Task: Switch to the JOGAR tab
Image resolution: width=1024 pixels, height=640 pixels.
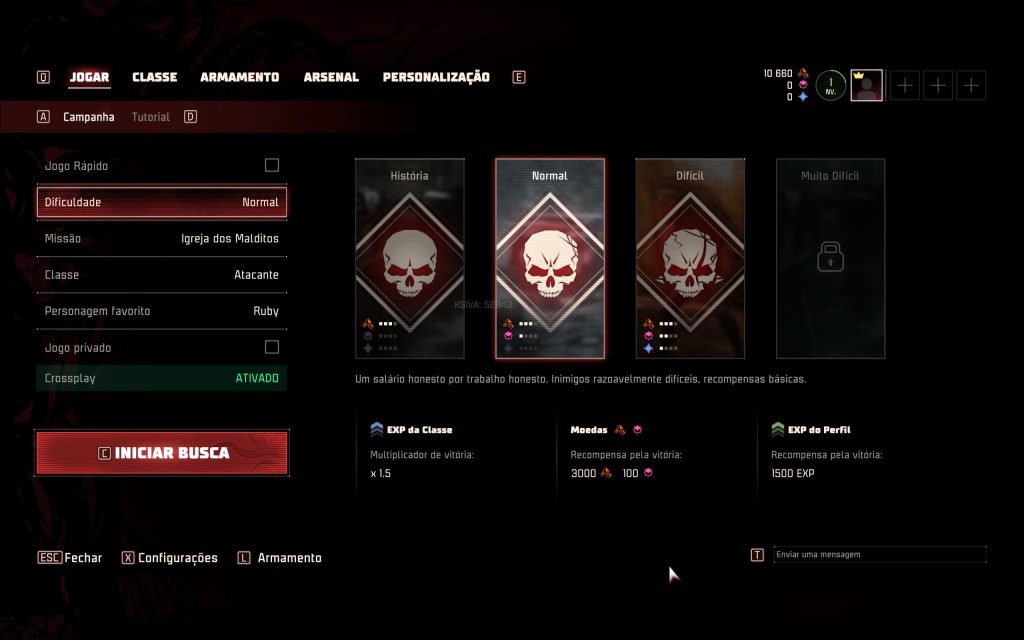Action: click(89, 77)
